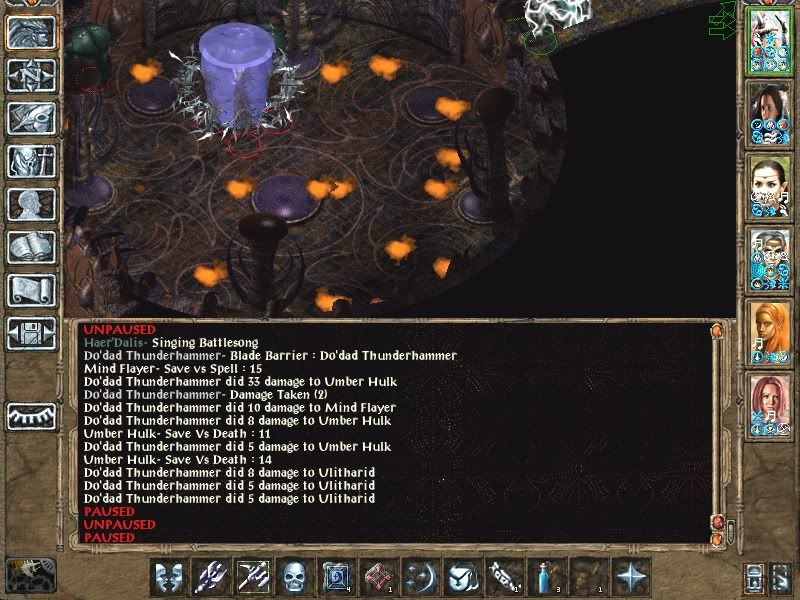Open the mage spellbook button

coord(30,247)
